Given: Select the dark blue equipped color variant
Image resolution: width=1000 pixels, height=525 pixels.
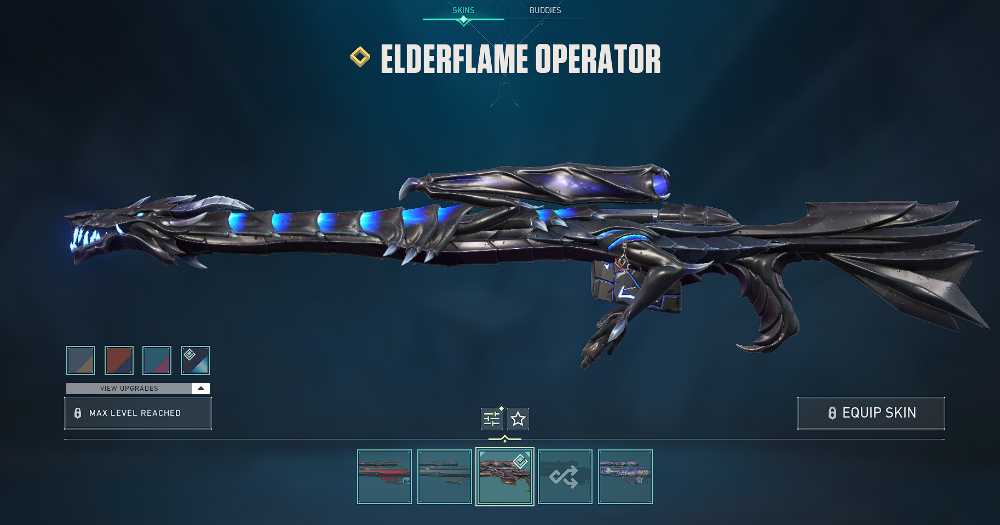Looking at the screenshot, I should click(195, 360).
